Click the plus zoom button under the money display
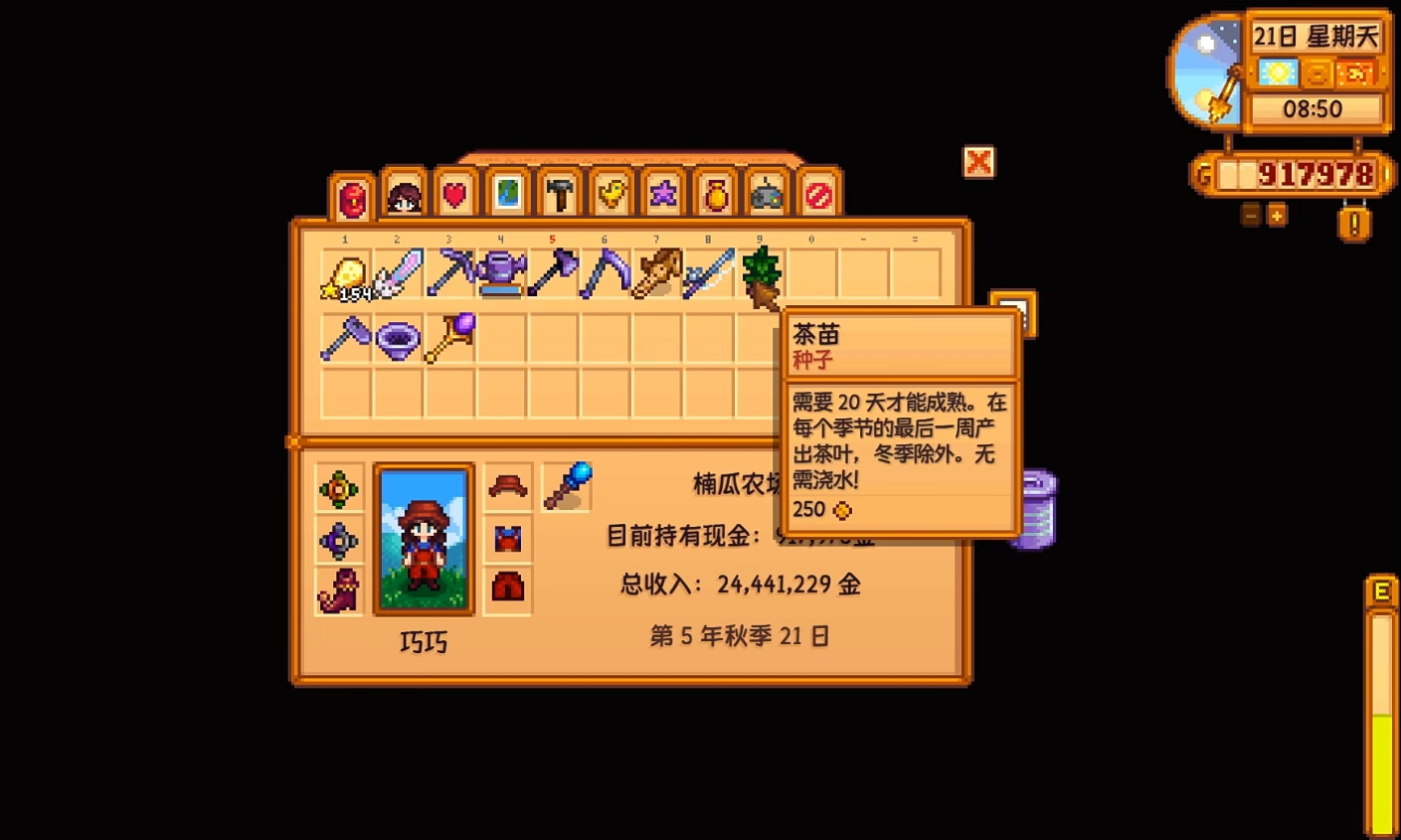Image resolution: width=1401 pixels, height=840 pixels. 1276,213
